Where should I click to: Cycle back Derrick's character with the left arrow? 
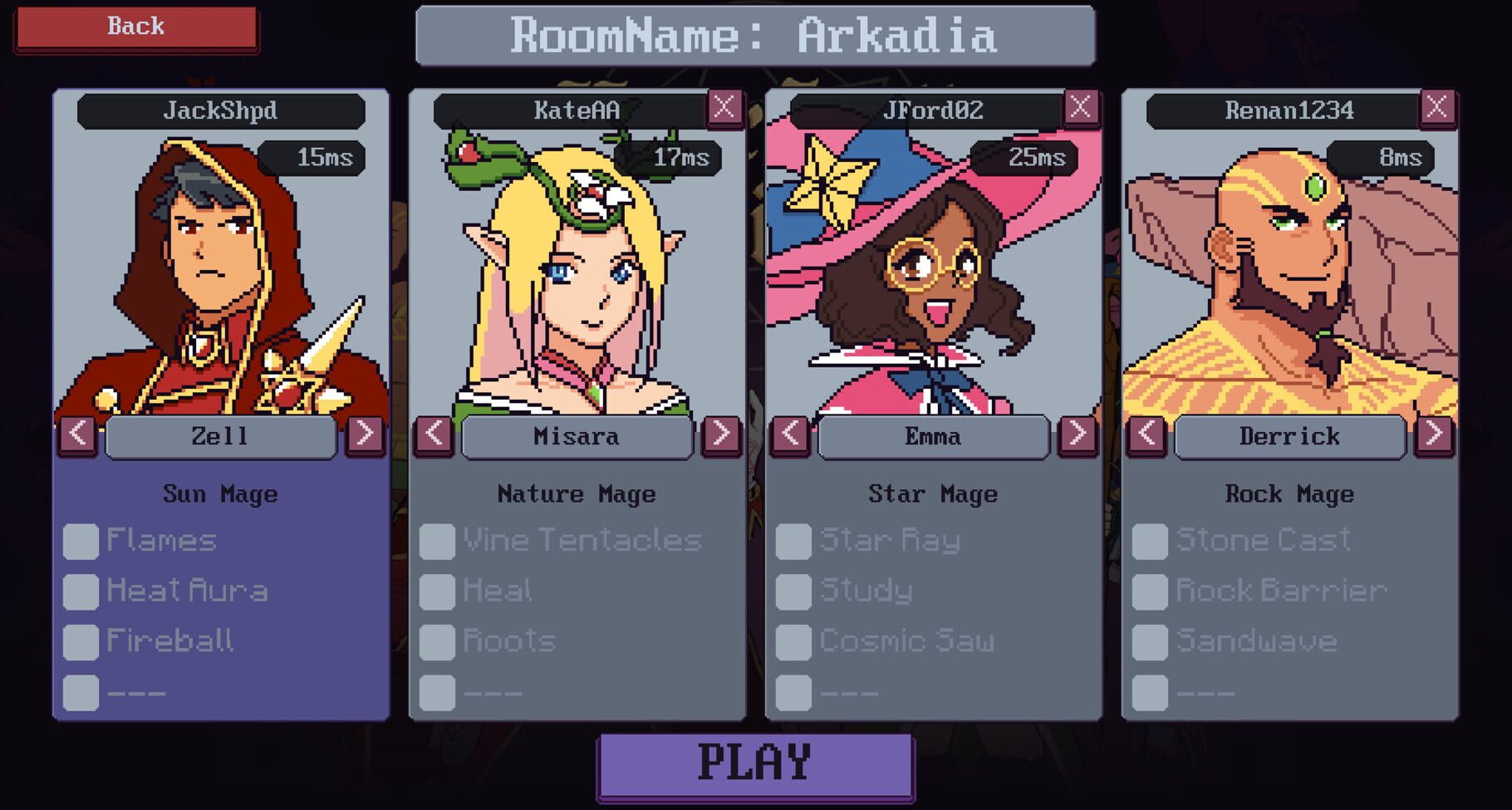pyautogui.click(x=1147, y=435)
